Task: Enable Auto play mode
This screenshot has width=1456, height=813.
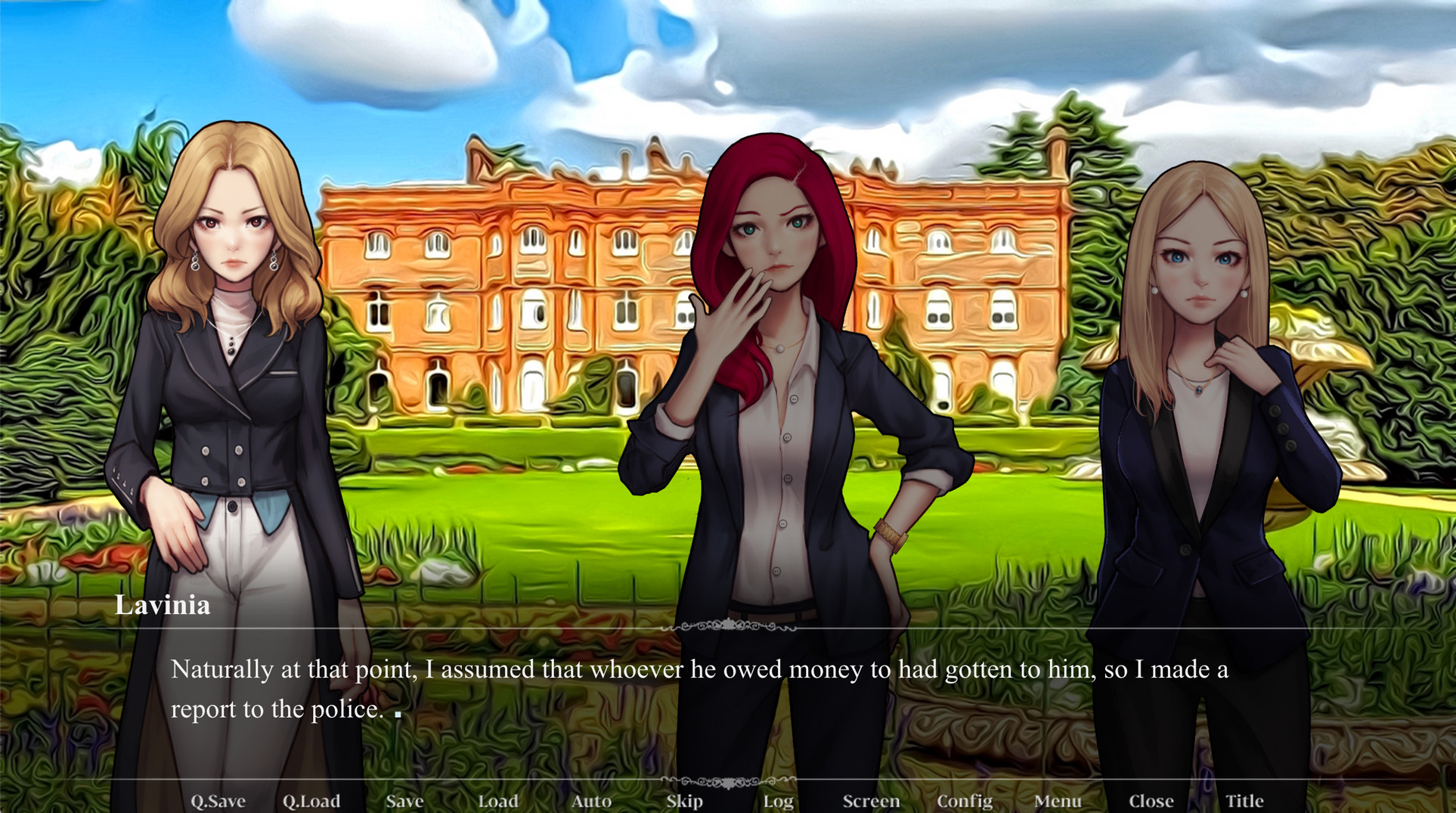Action: pos(592,800)
